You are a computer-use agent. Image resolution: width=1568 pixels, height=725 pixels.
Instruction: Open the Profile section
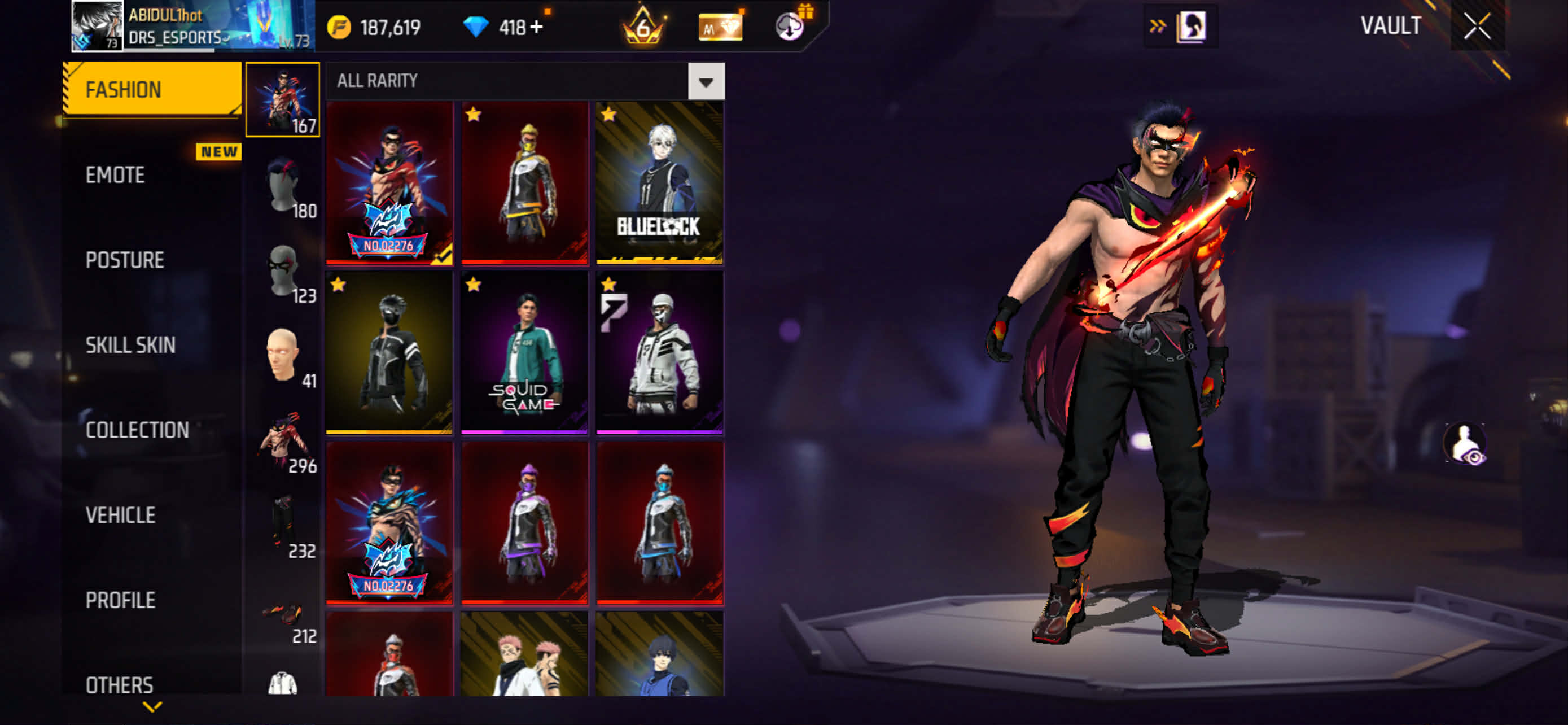click(121, 600)
